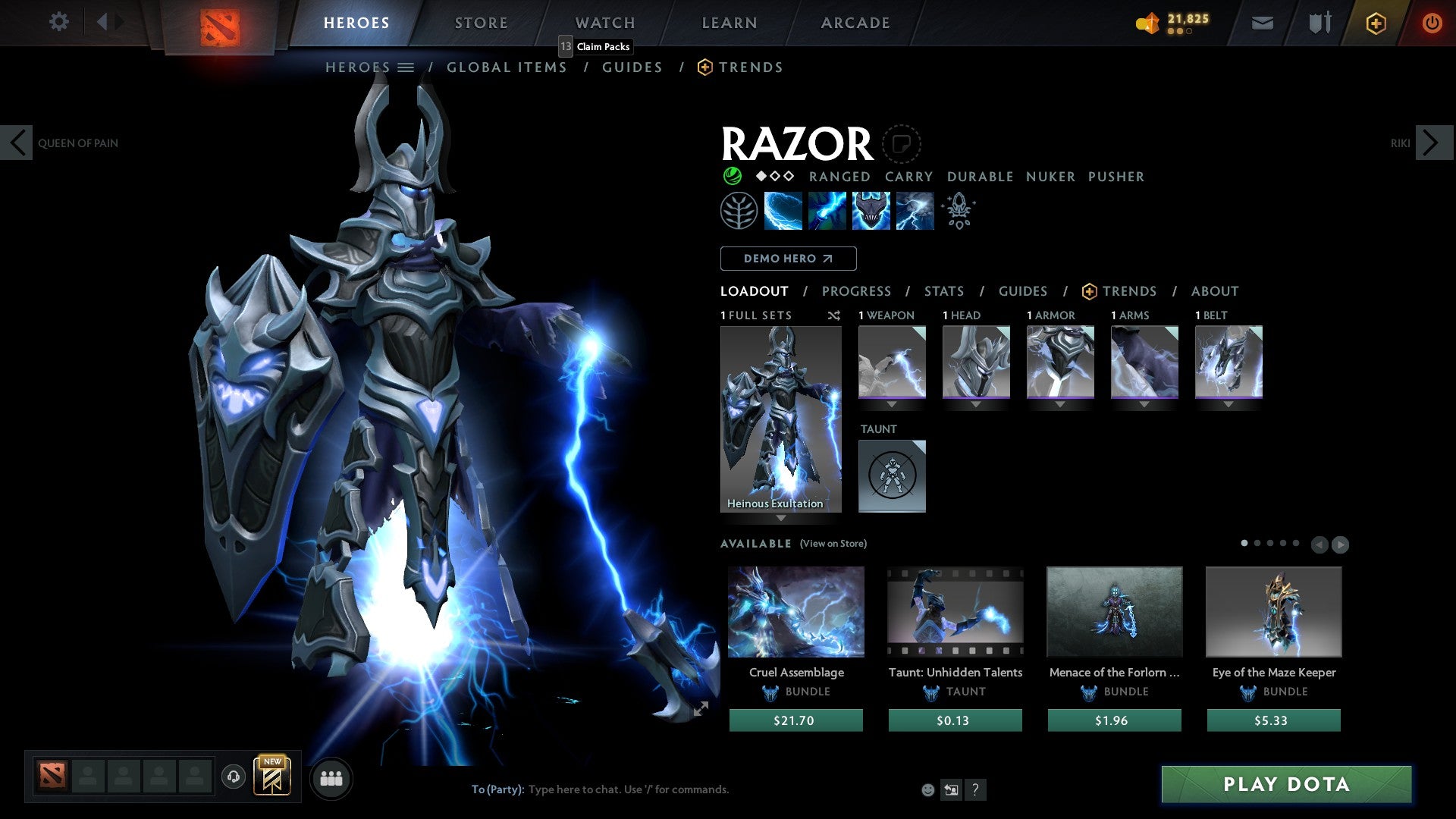Click the settings gear icon
The image size is (1456, 819).
pos(59,22)
